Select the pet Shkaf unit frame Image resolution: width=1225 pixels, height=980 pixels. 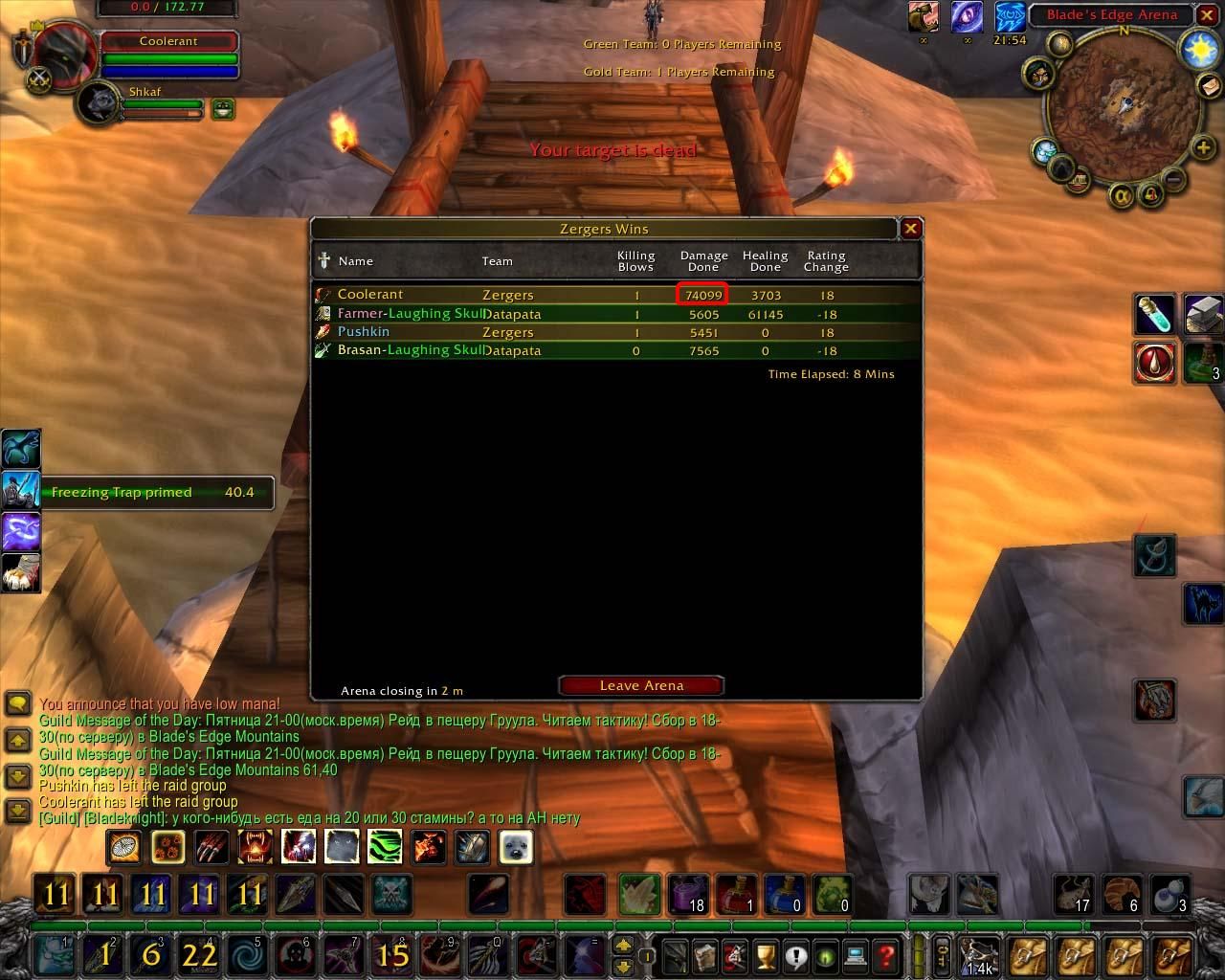(x=99, y=104)
